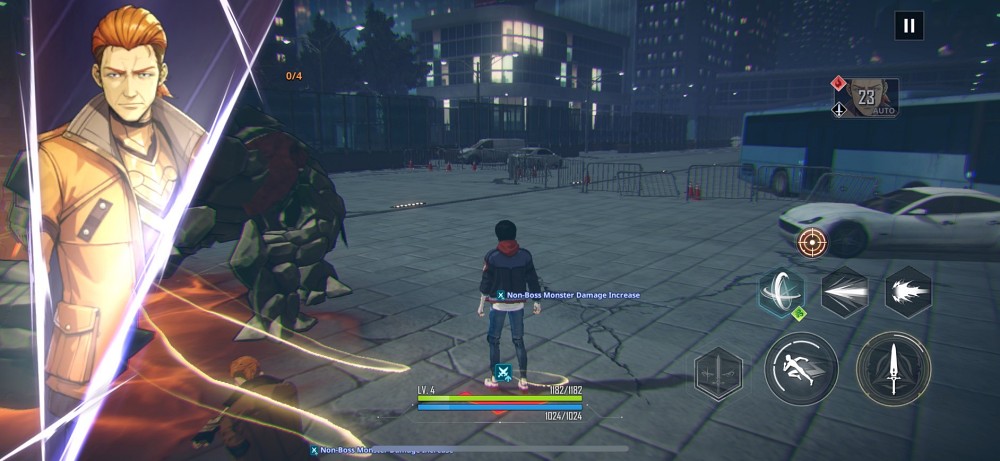Toggle the orange target lock-on crosshair

[812, 242]
